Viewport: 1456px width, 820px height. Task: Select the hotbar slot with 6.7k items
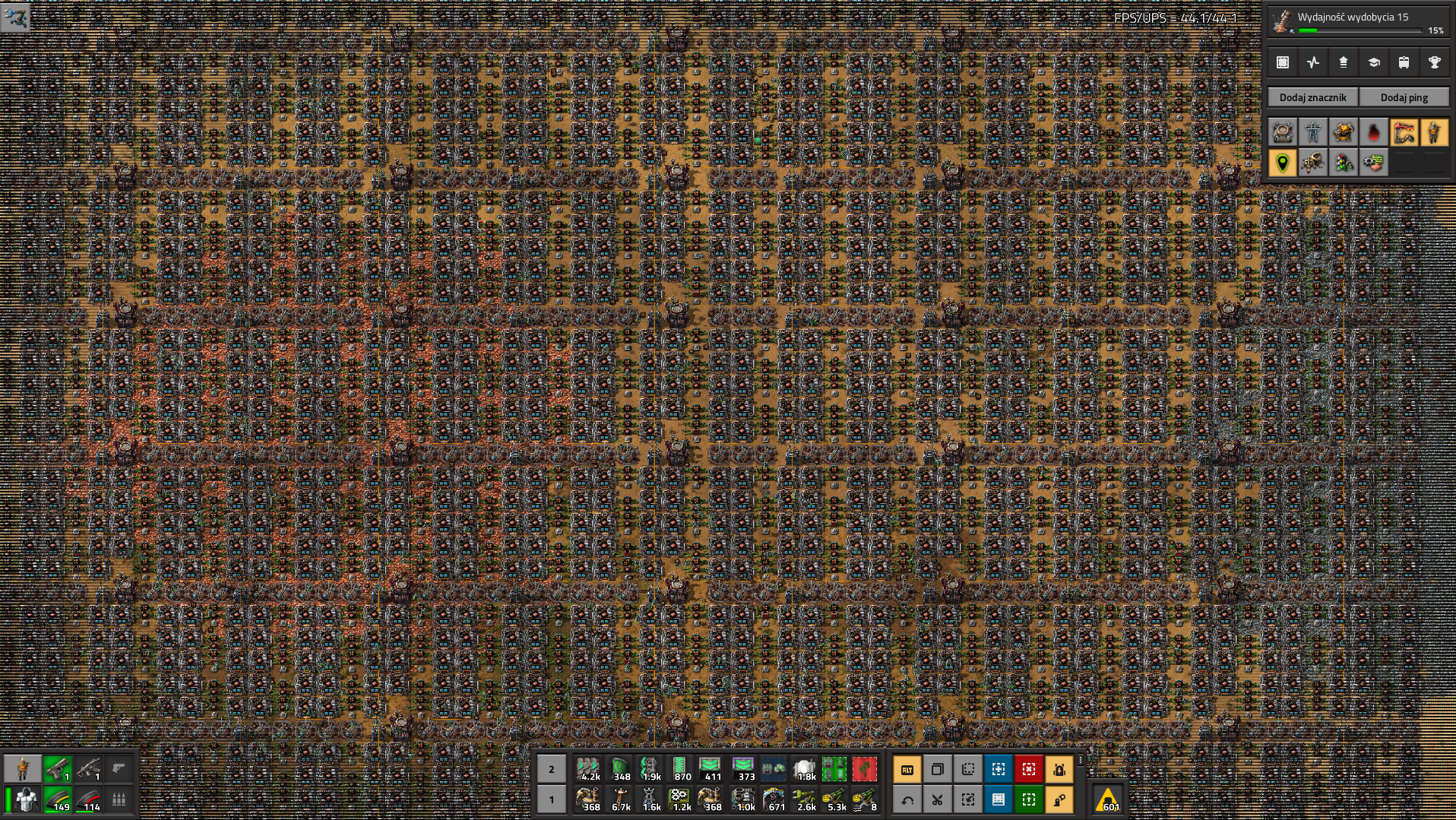620,799
